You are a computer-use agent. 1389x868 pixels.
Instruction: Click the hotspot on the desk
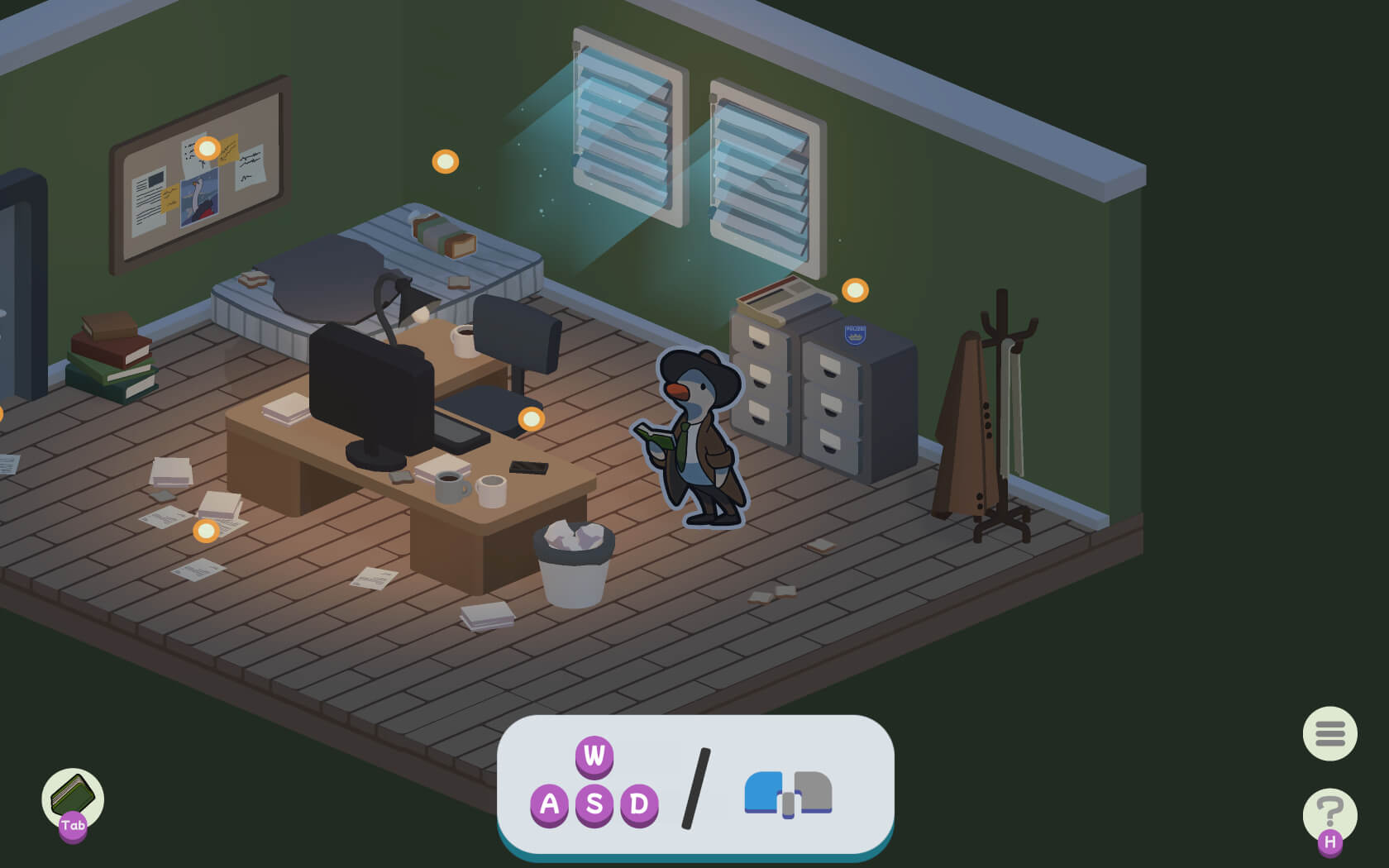(x=530, y=420)
